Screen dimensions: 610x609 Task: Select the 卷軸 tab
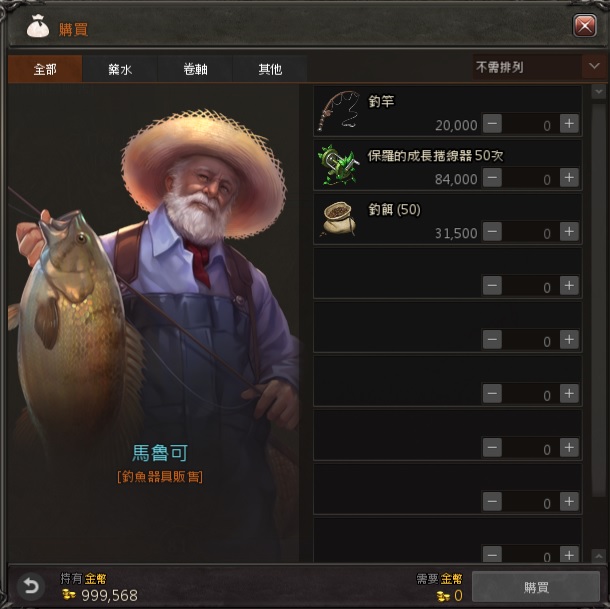click(x=195, y=70)
